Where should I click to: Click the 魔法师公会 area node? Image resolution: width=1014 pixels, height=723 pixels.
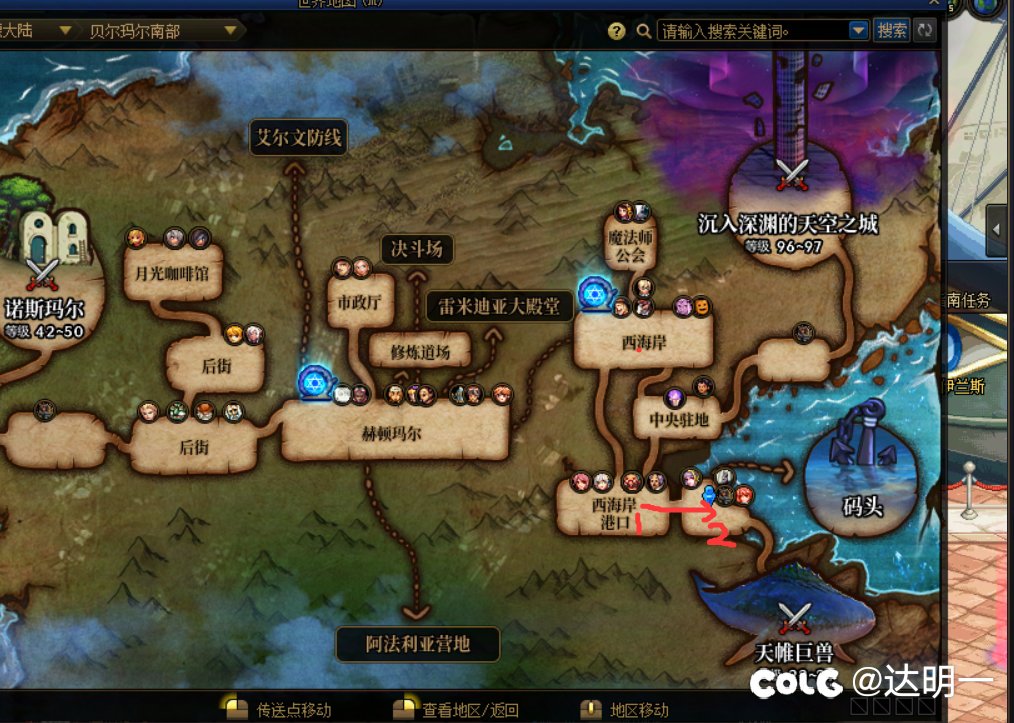click(630, 248)
